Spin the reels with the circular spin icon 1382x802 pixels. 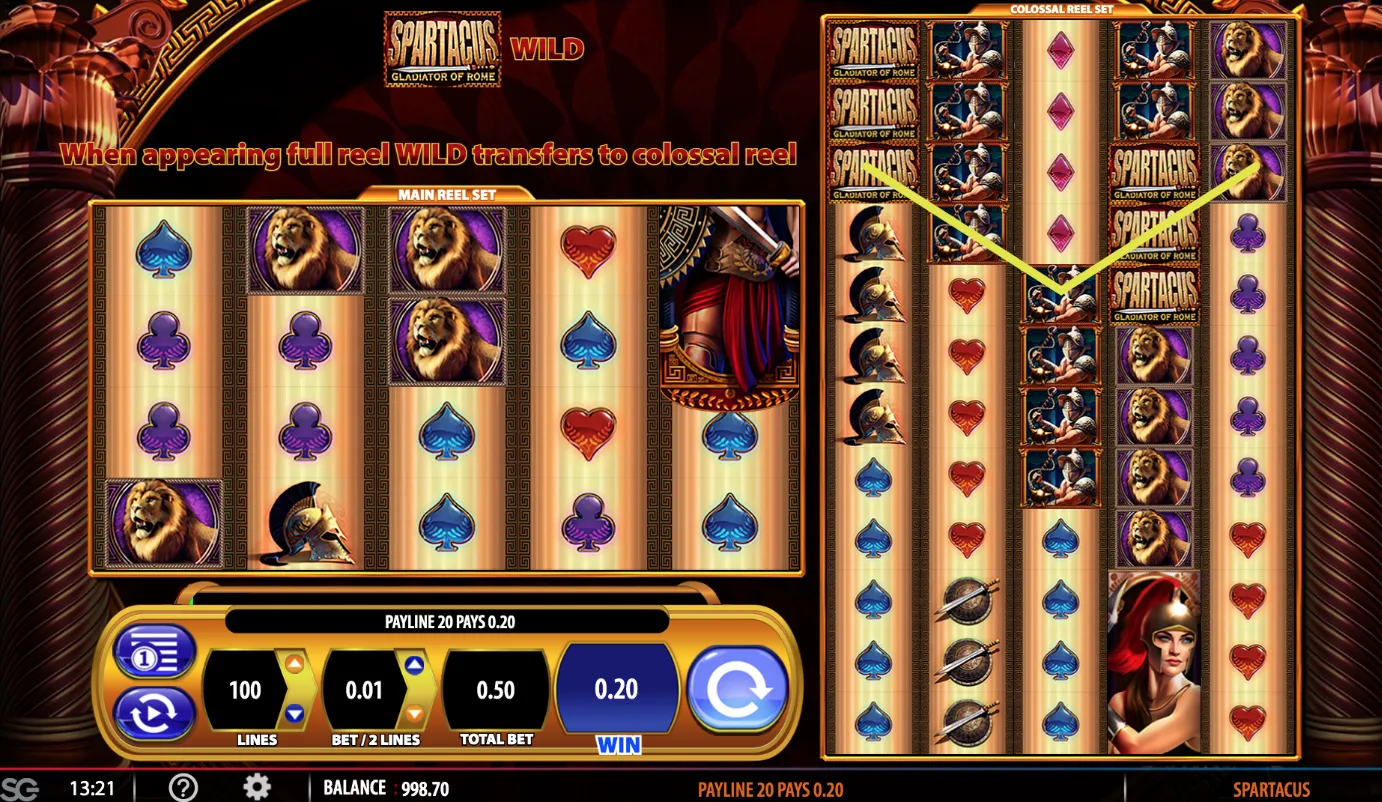pos(738,689)
